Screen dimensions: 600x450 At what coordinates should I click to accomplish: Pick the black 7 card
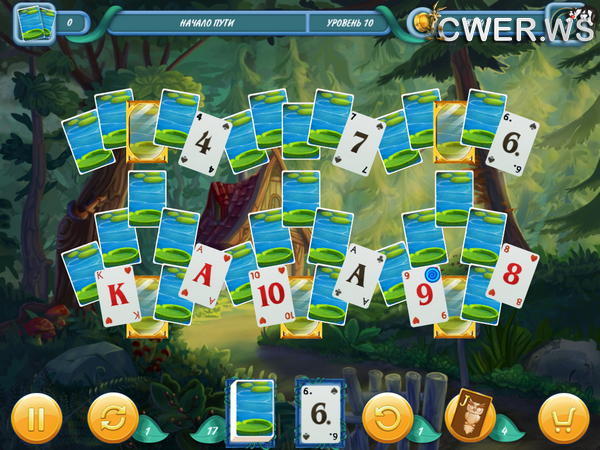(360, 141)
